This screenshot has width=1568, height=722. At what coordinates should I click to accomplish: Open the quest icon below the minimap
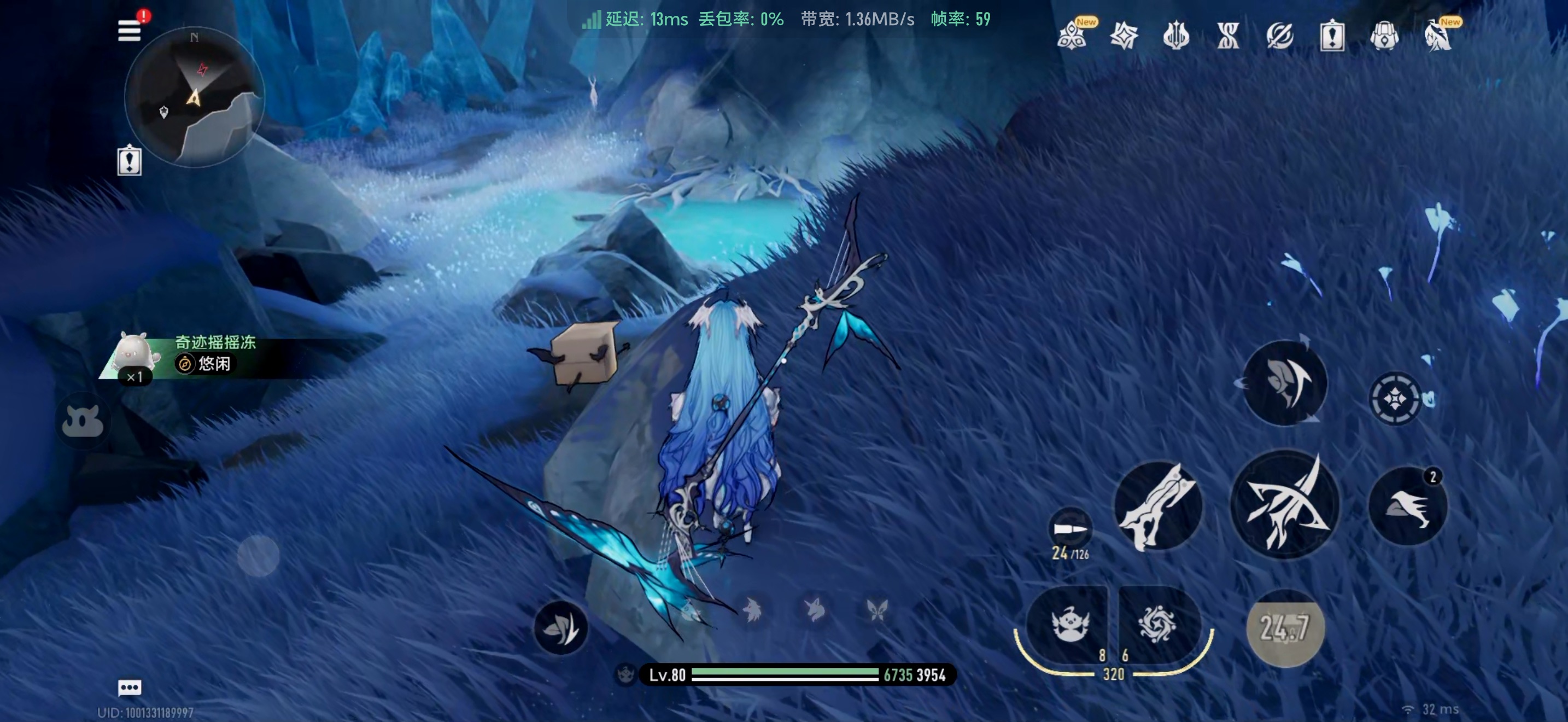point(129,161)
